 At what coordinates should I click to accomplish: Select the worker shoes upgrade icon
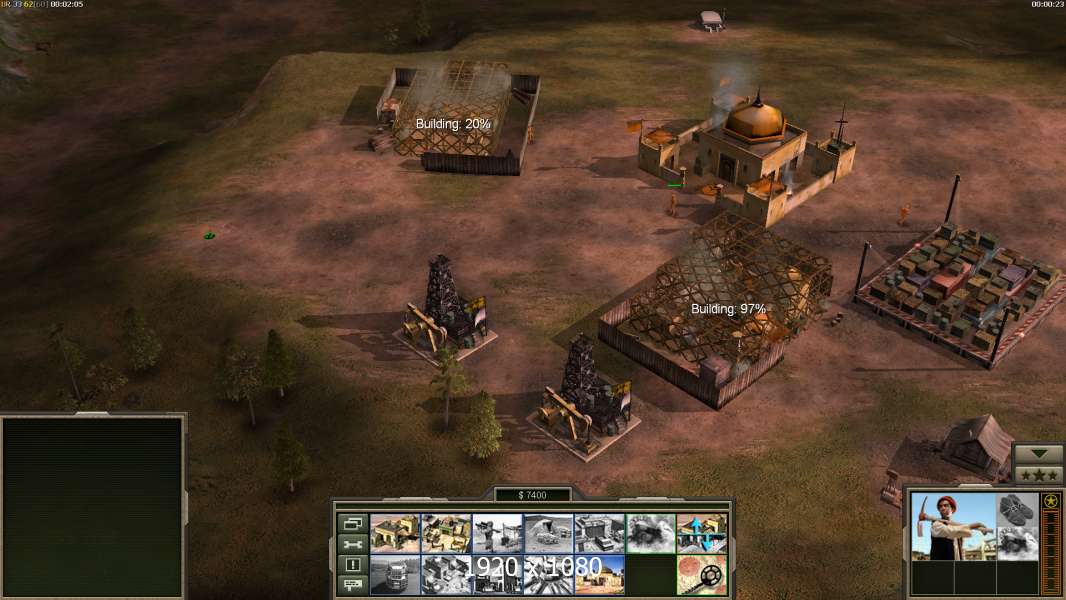1018,508
